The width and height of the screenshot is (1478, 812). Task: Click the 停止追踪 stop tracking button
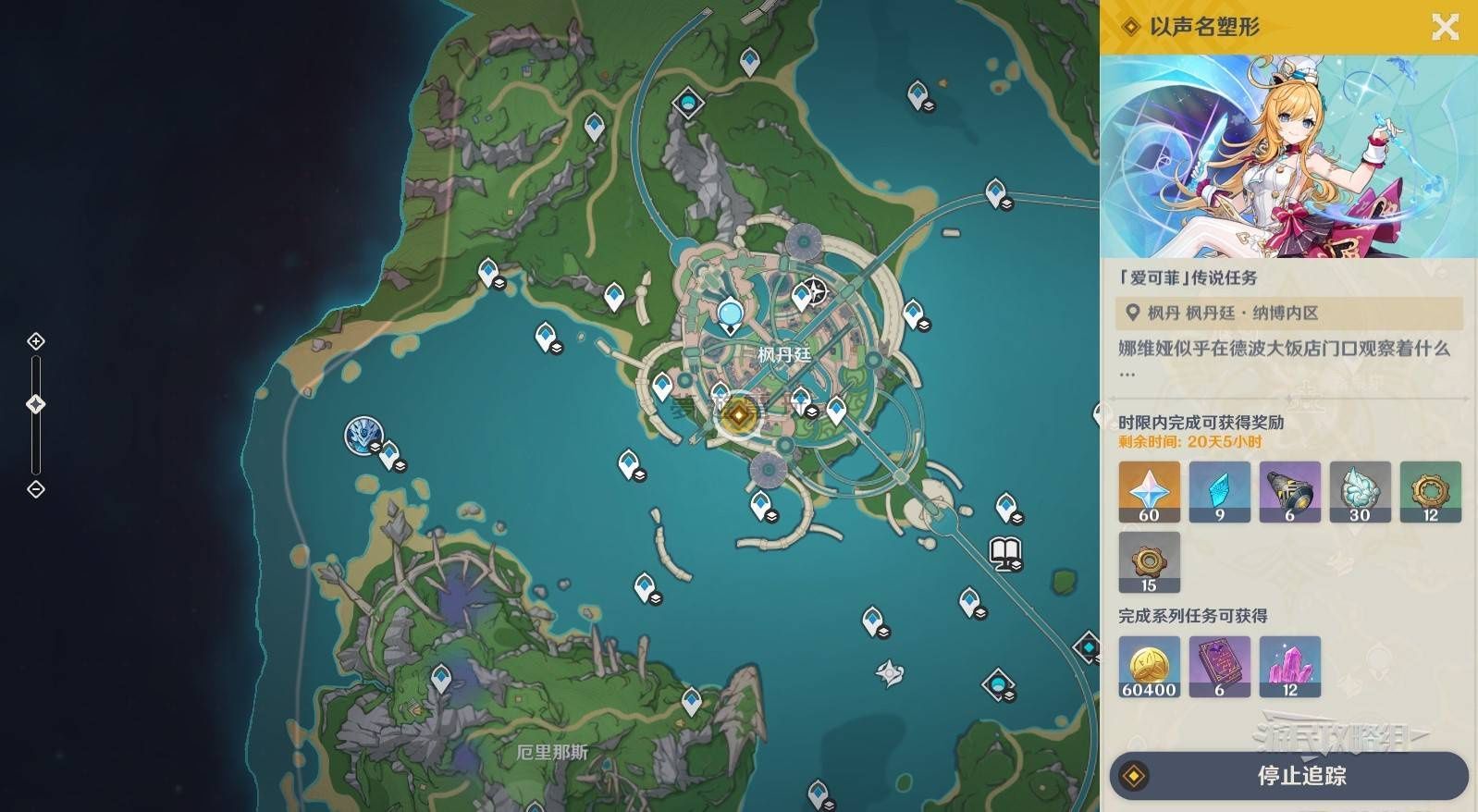click(x=1289, y=775)
